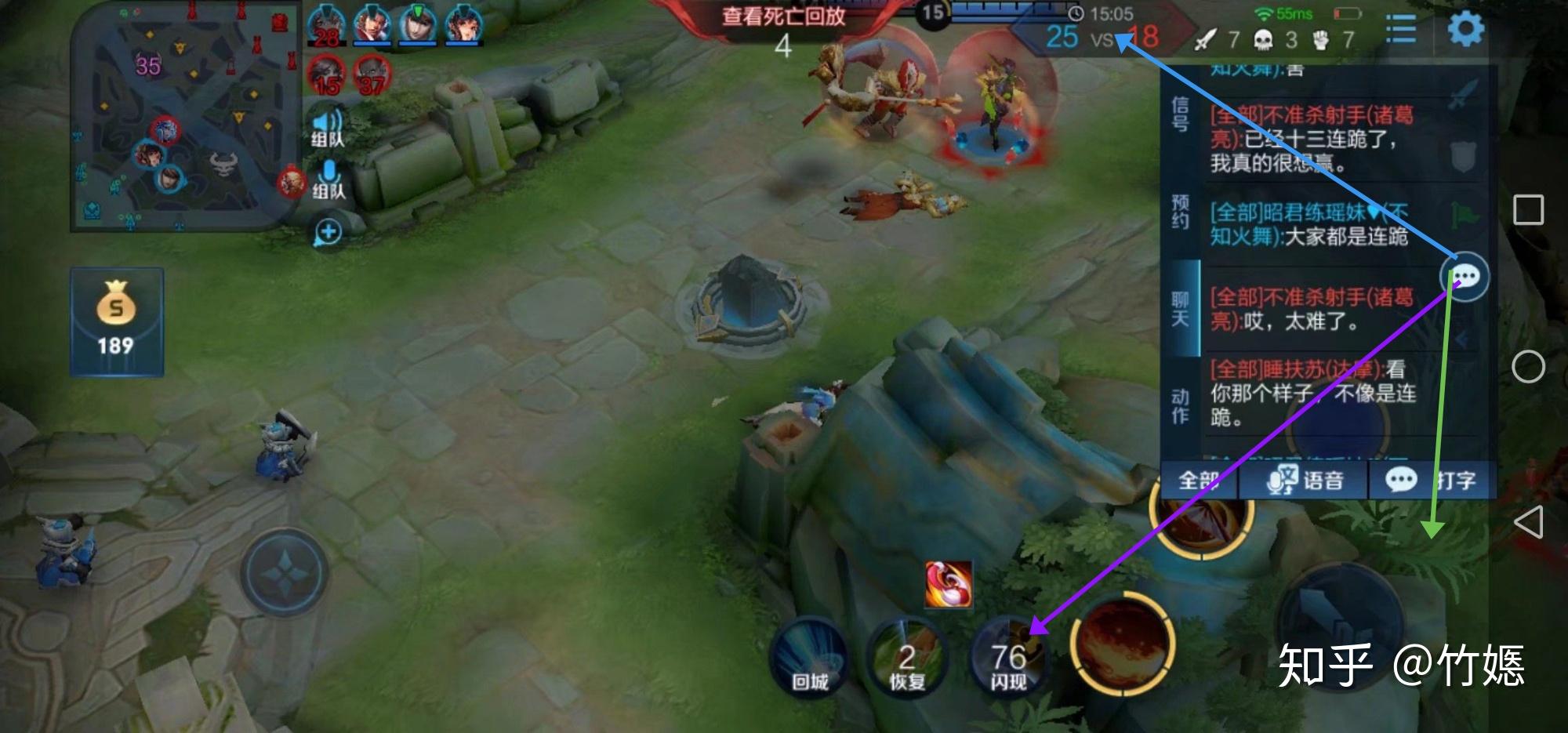
Task: Select the Chat (聊天) tab
Action: (1180, 308)
